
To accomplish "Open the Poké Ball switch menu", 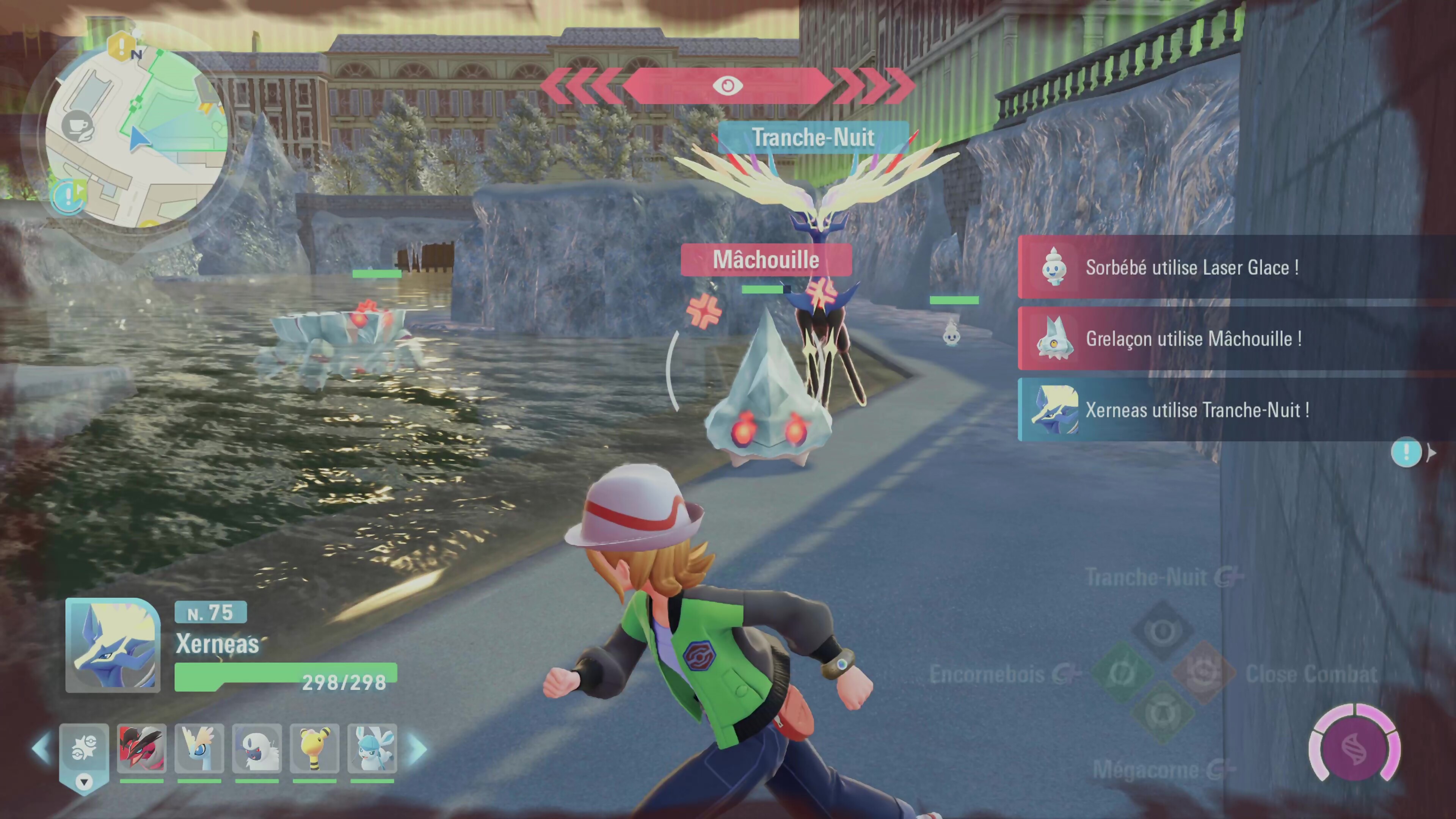I will 84,749.
